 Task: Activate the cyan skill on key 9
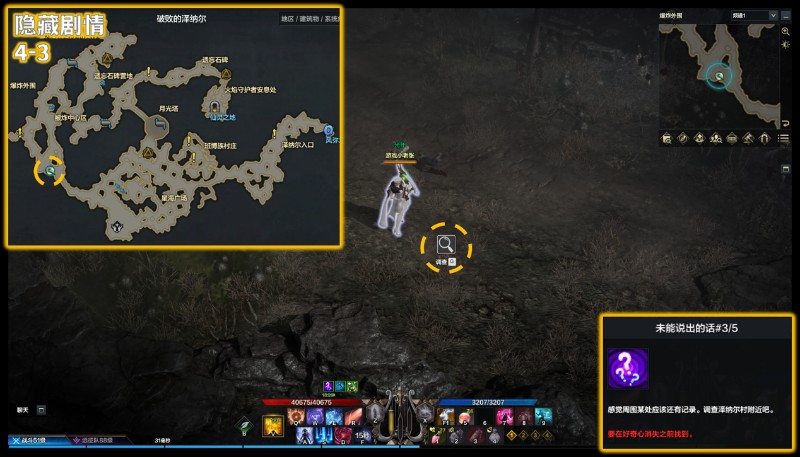click(x=543, y=415)
